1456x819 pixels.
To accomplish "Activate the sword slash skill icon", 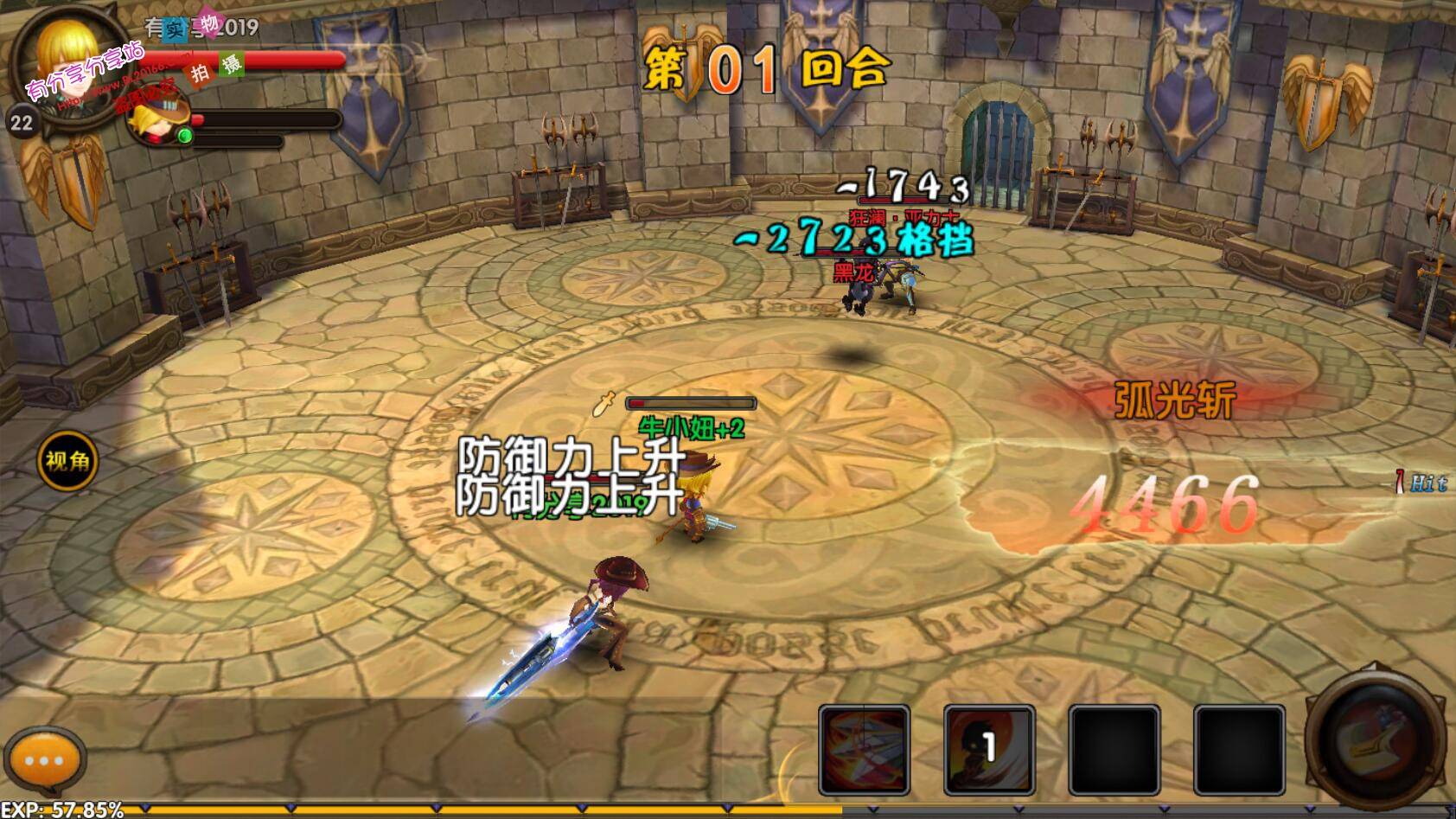I will click(x=864, y=749).
